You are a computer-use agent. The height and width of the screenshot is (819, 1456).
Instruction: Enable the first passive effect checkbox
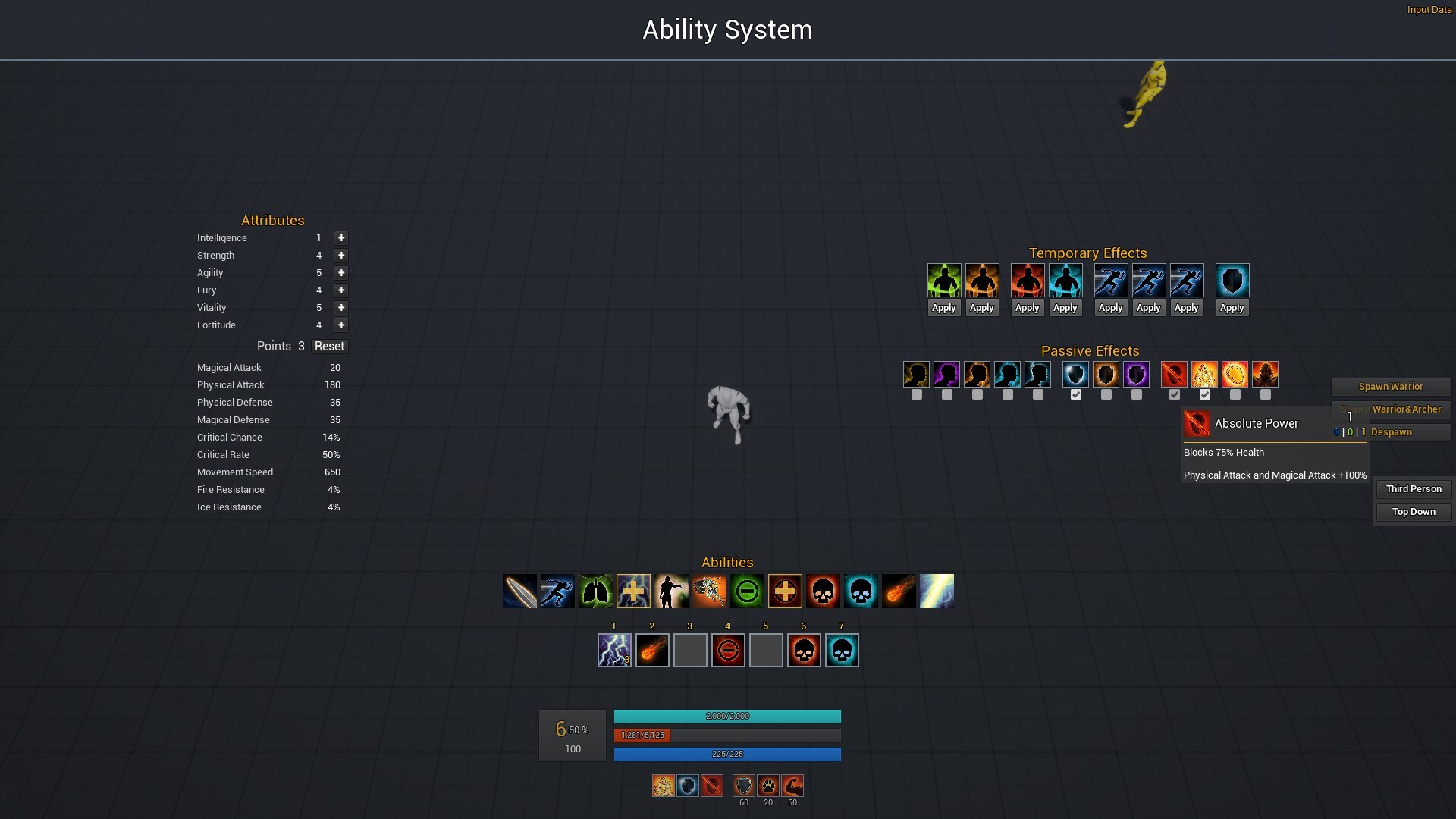916,394
